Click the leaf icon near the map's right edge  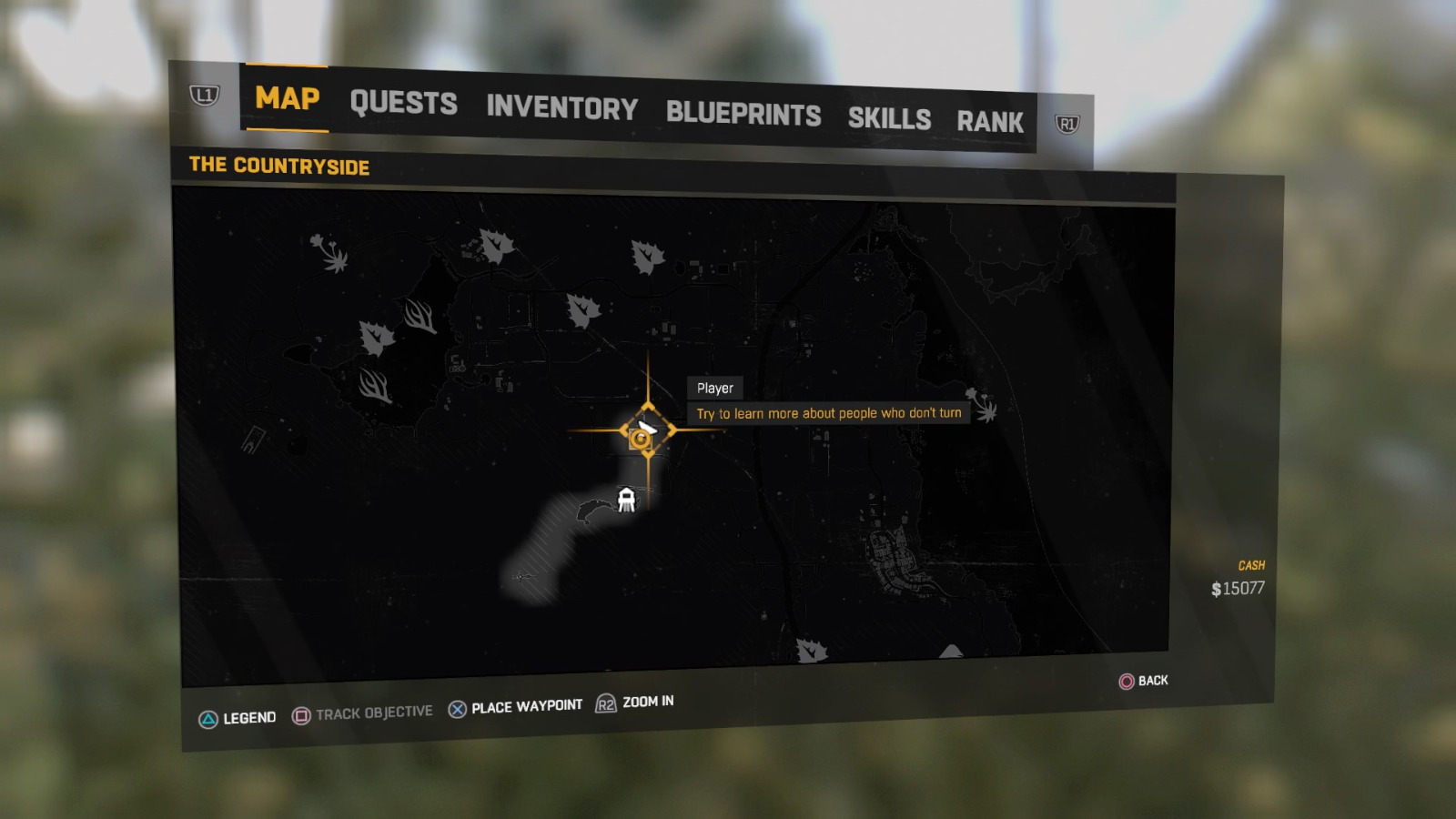647,256
